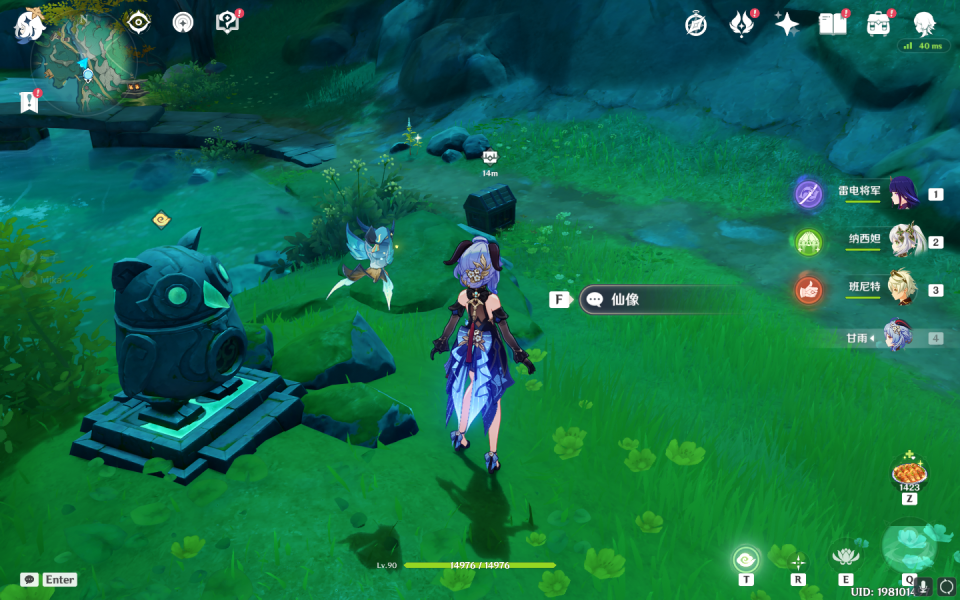960x600 pixels.
Task: Open the map from the circular minimap
Action: click(x=82, y=62)
